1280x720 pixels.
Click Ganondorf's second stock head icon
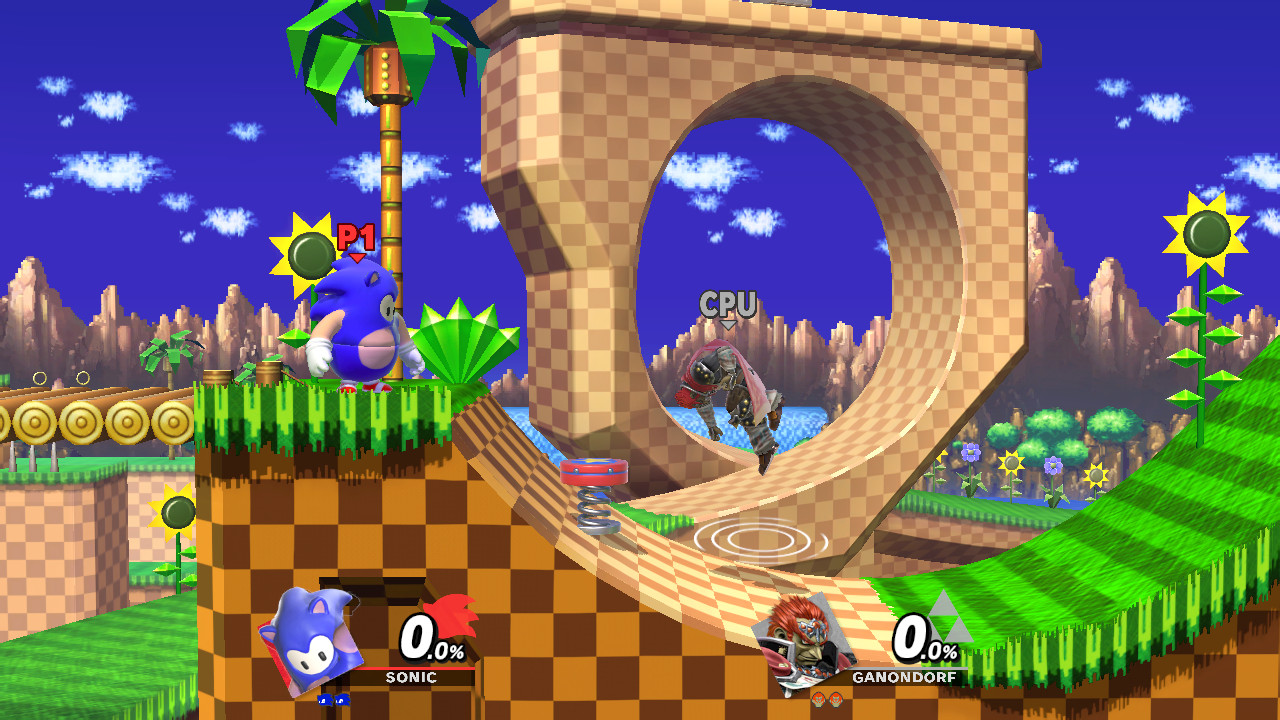[x=836, y=700]
